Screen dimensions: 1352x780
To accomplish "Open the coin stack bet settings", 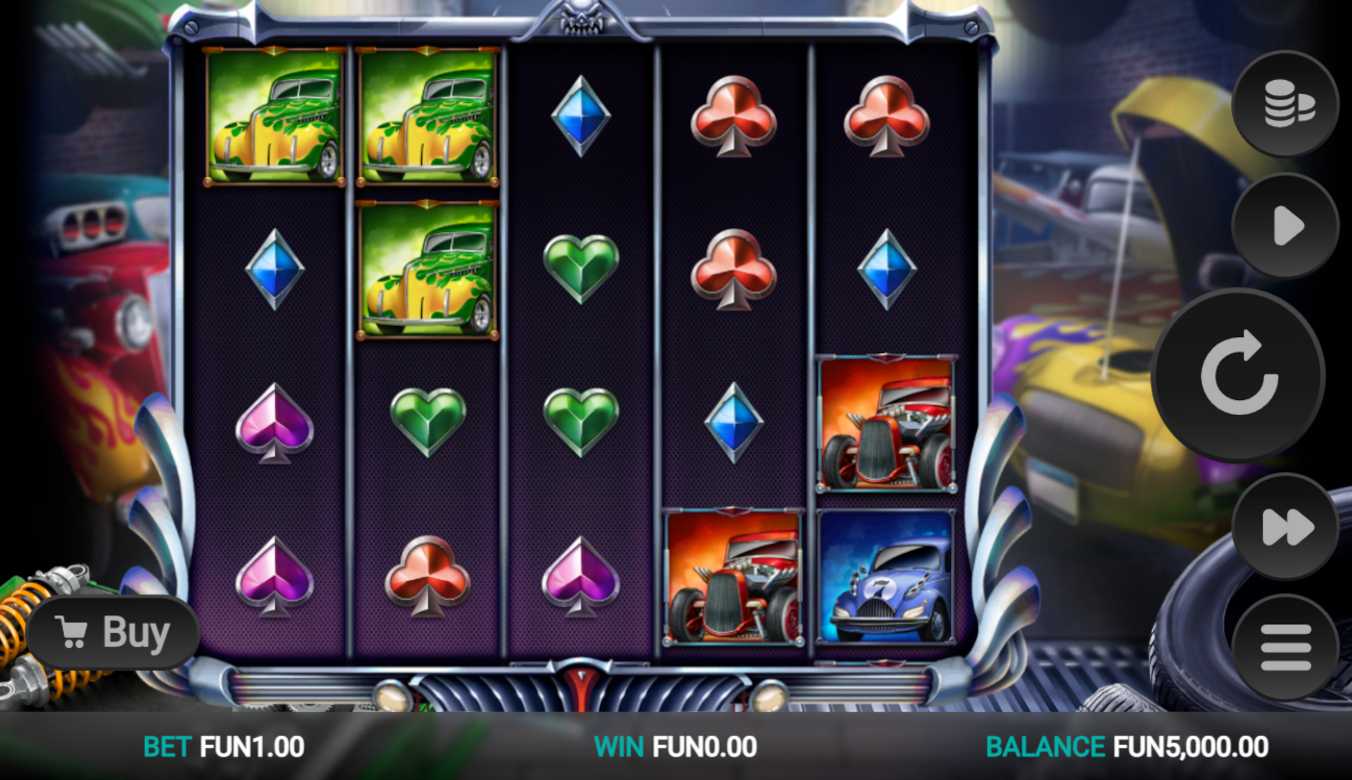I will (1285, 104).
